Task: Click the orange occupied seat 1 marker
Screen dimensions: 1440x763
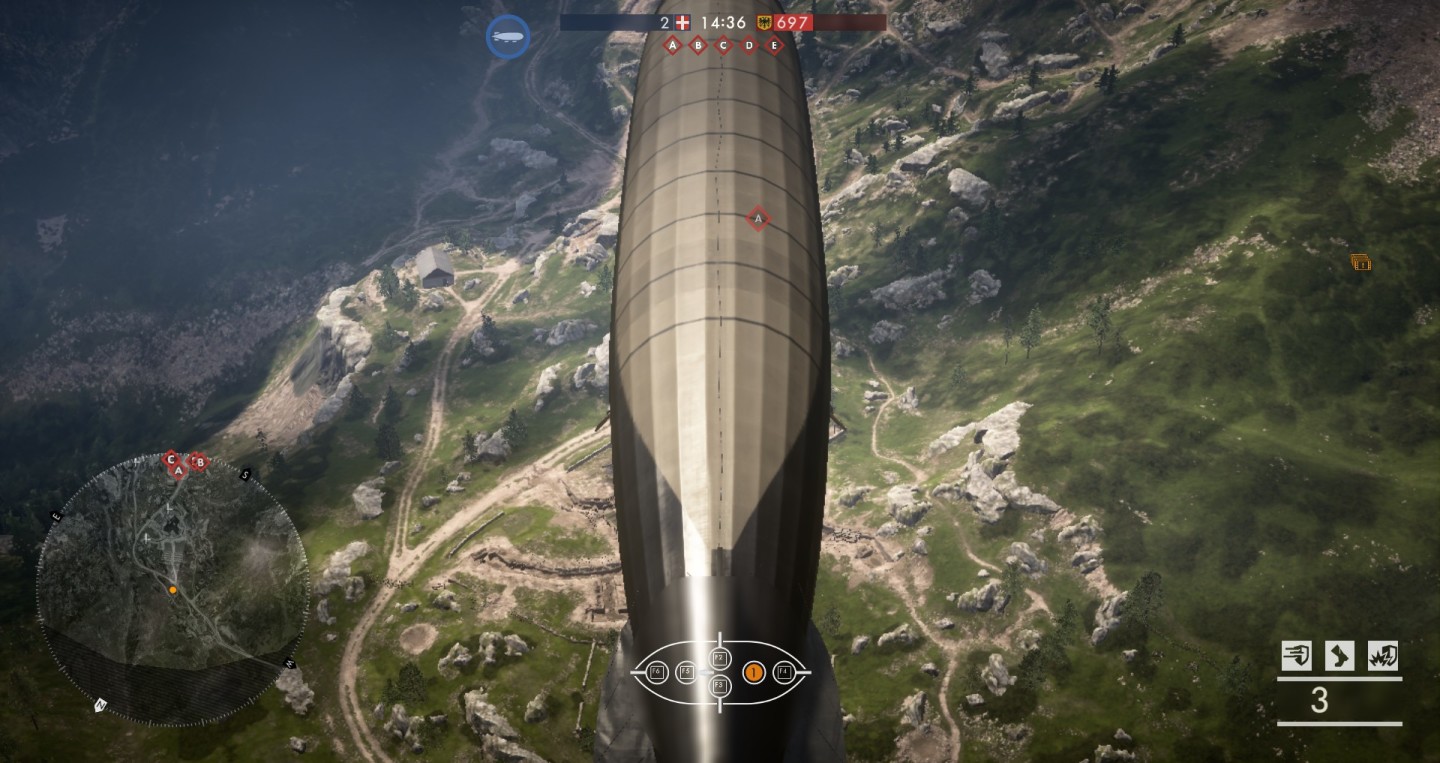Action: (x=754, y=673)
